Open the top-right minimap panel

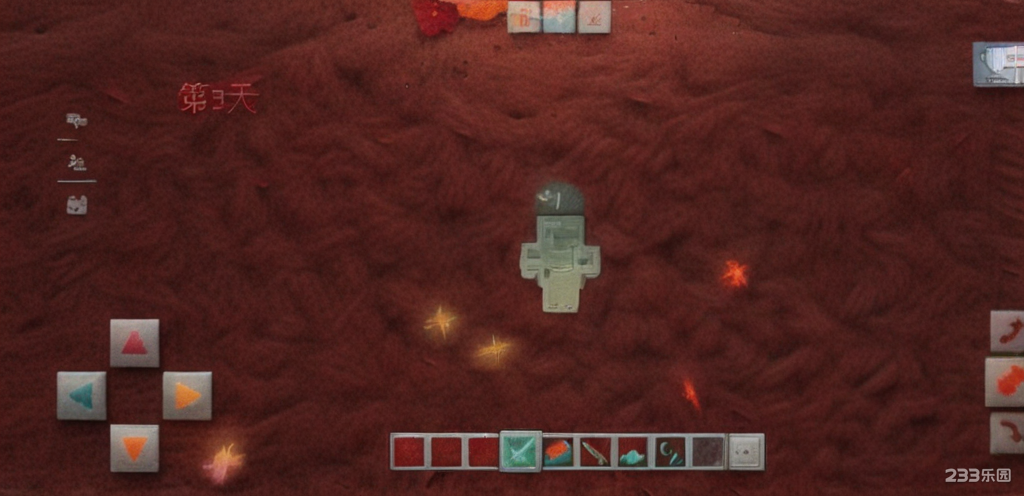[999, 63]
